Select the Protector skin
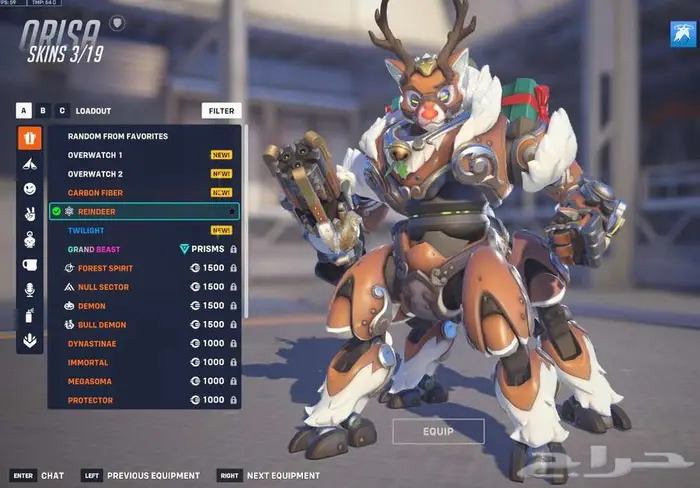 90,400
